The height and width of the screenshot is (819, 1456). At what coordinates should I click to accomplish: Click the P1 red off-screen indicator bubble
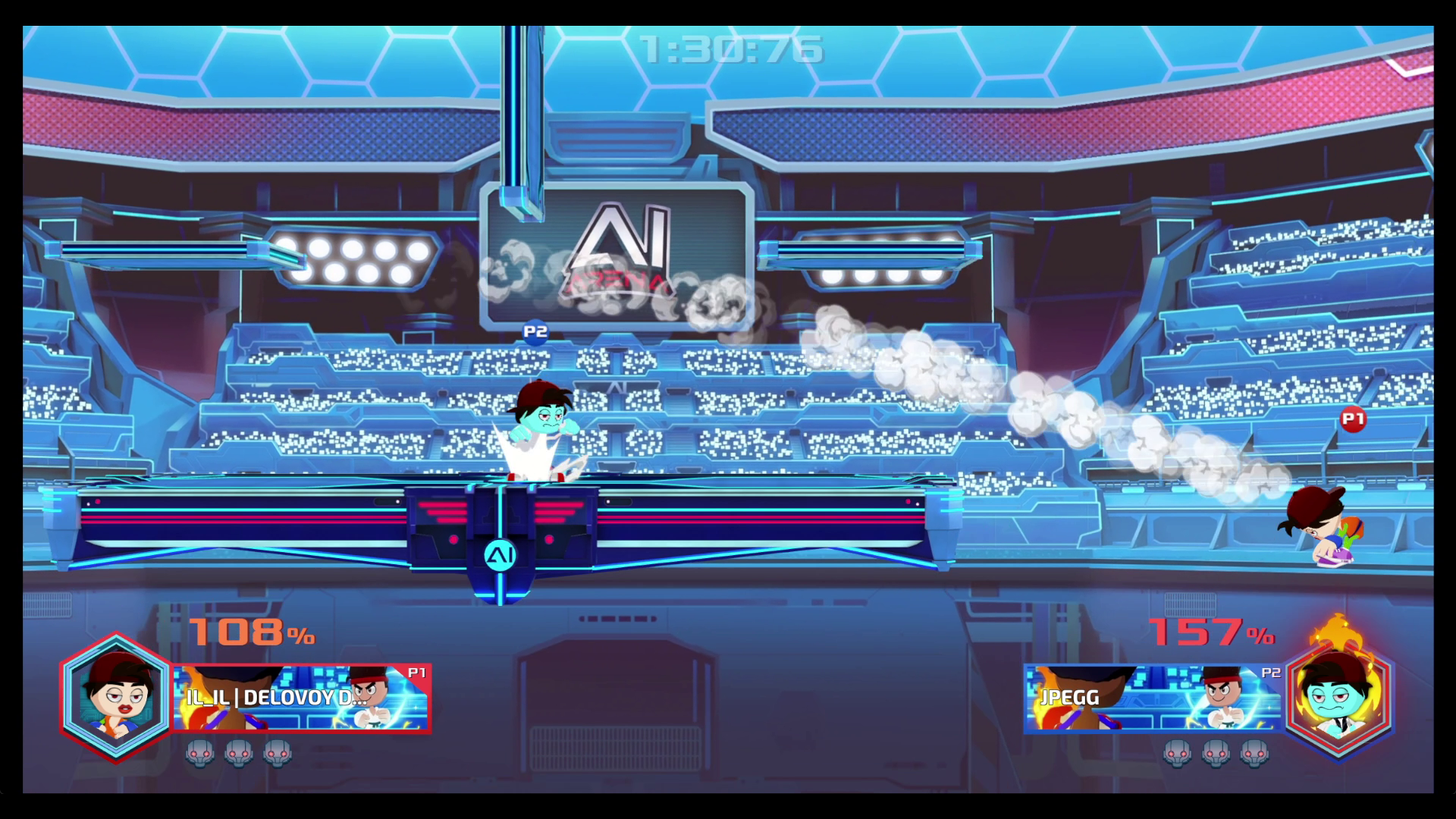[x=1353, y=418]
